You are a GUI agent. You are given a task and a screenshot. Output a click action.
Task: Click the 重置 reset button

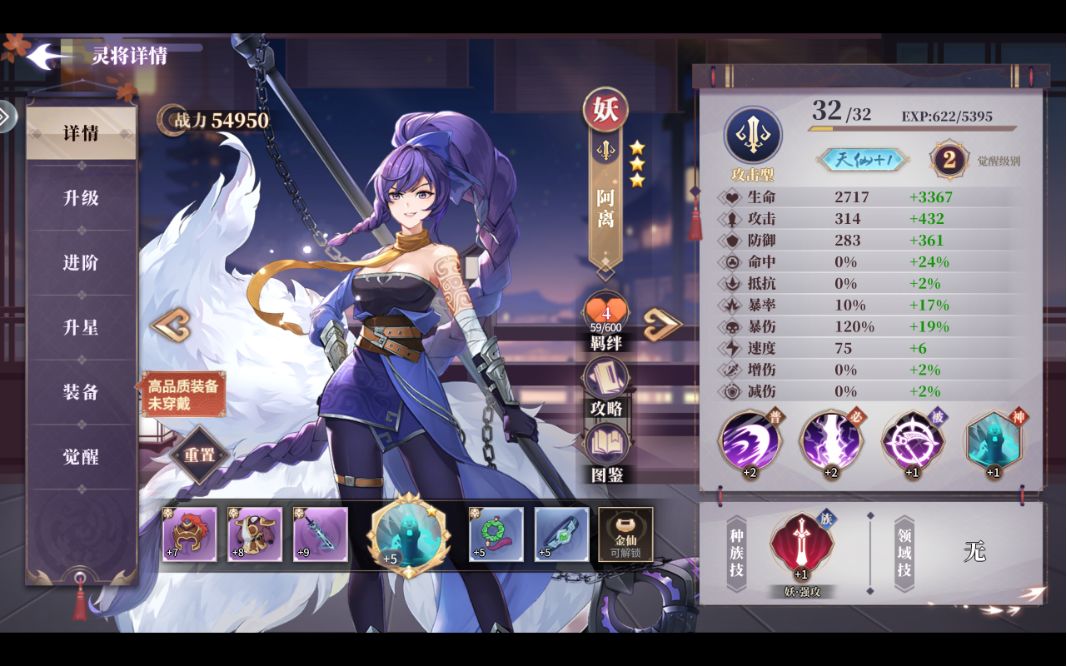[199, 455]
